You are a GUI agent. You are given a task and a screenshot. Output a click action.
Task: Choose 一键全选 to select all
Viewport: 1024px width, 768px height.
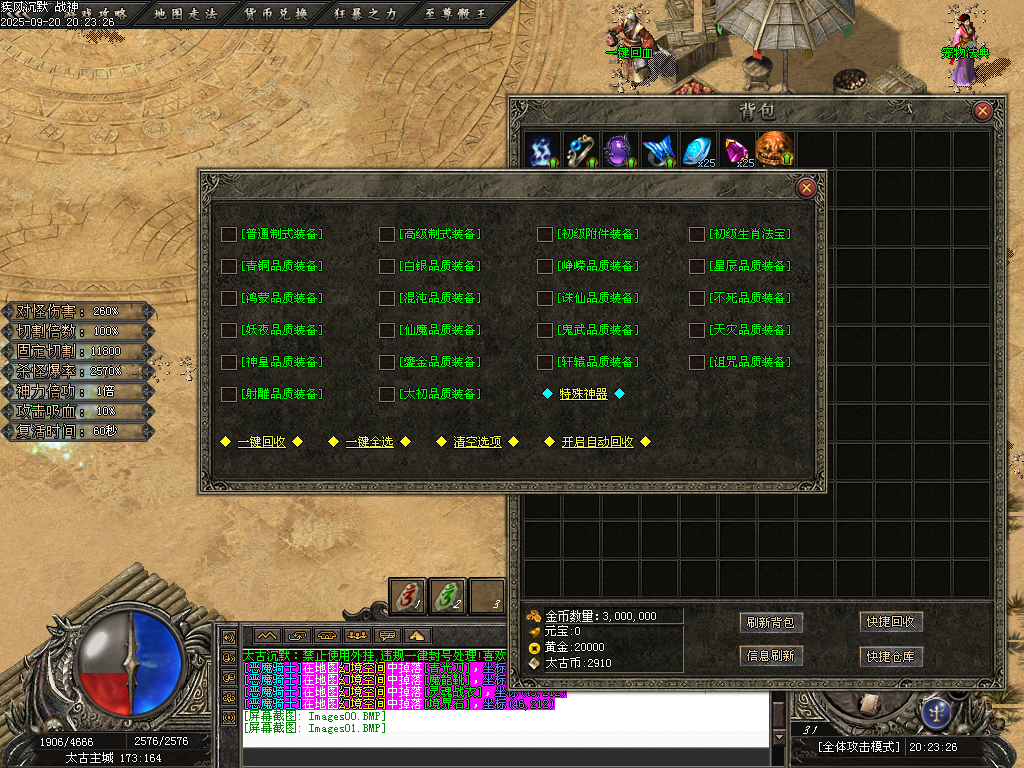[370, 442]
